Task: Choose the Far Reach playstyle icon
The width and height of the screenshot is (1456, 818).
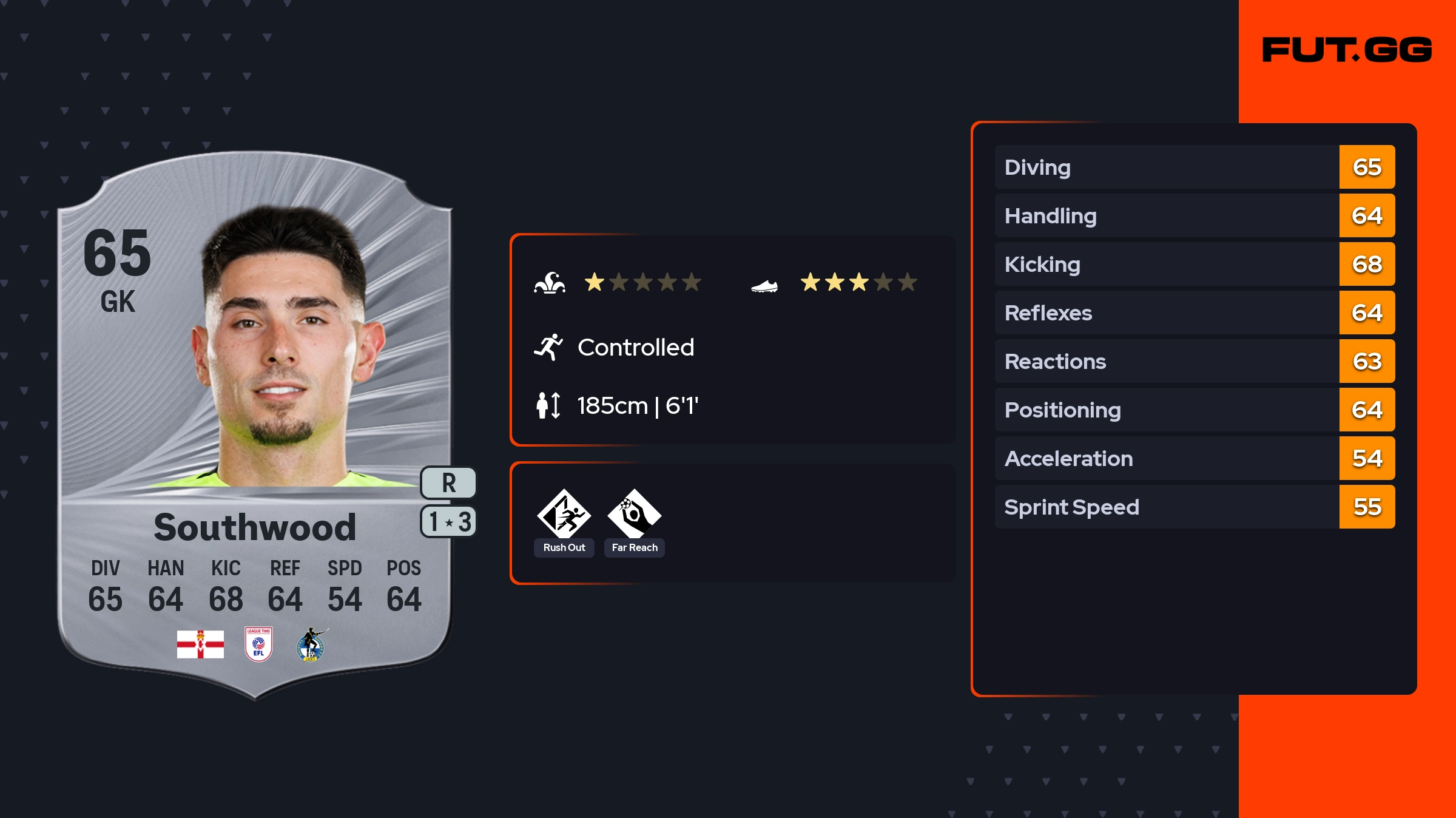Action: point(634,514)
